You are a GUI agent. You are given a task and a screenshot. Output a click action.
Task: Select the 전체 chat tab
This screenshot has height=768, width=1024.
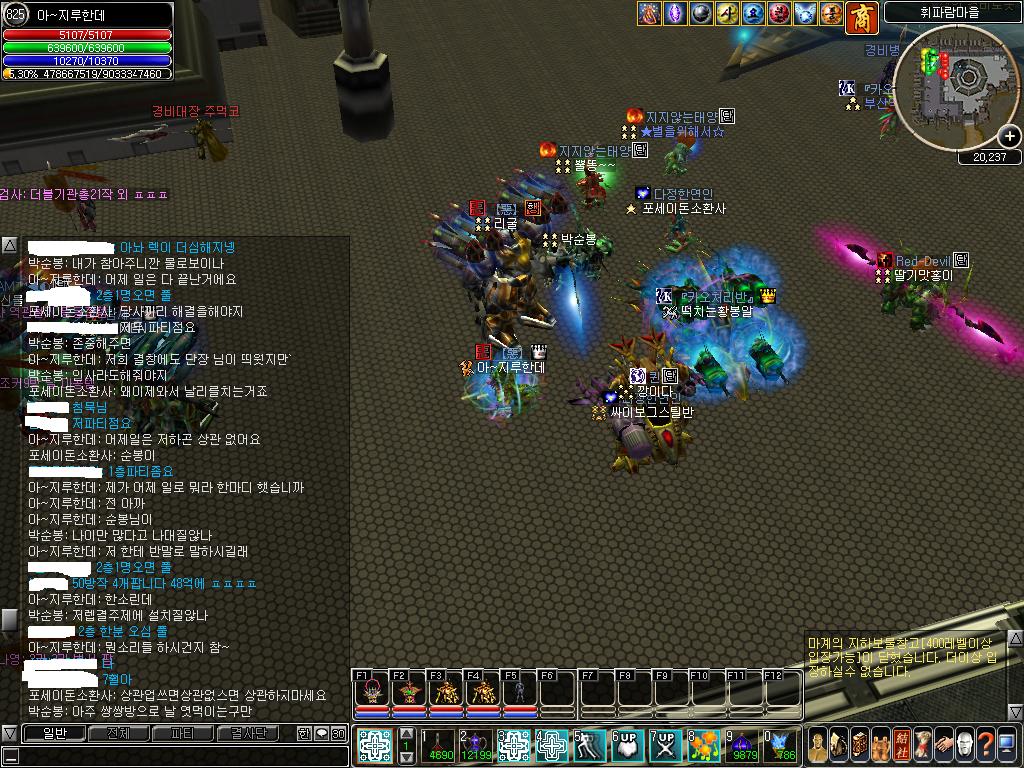pyautogui.click(x=118, y=733)
